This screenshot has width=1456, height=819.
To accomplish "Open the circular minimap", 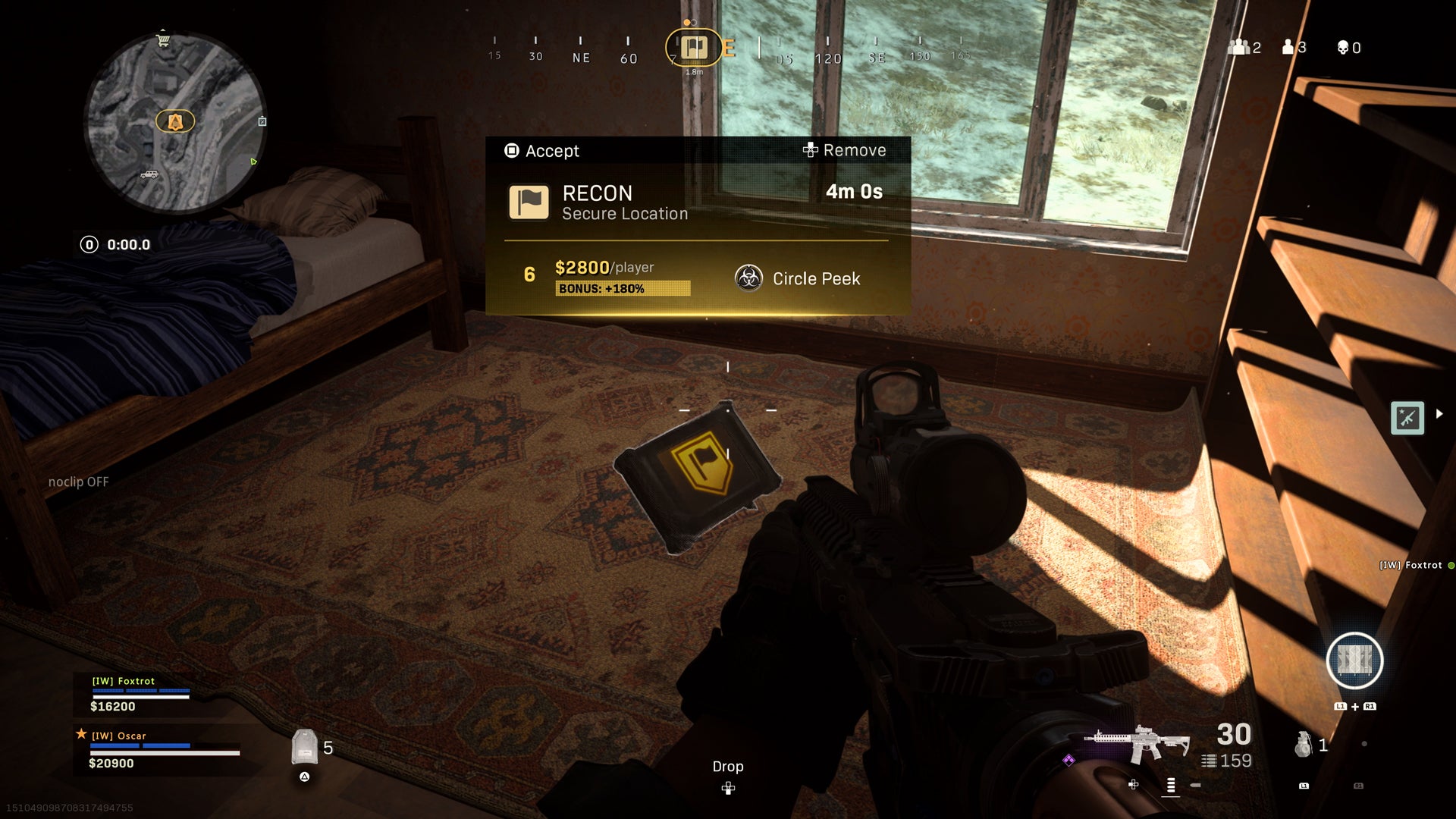I will click(x=175, y=123).
